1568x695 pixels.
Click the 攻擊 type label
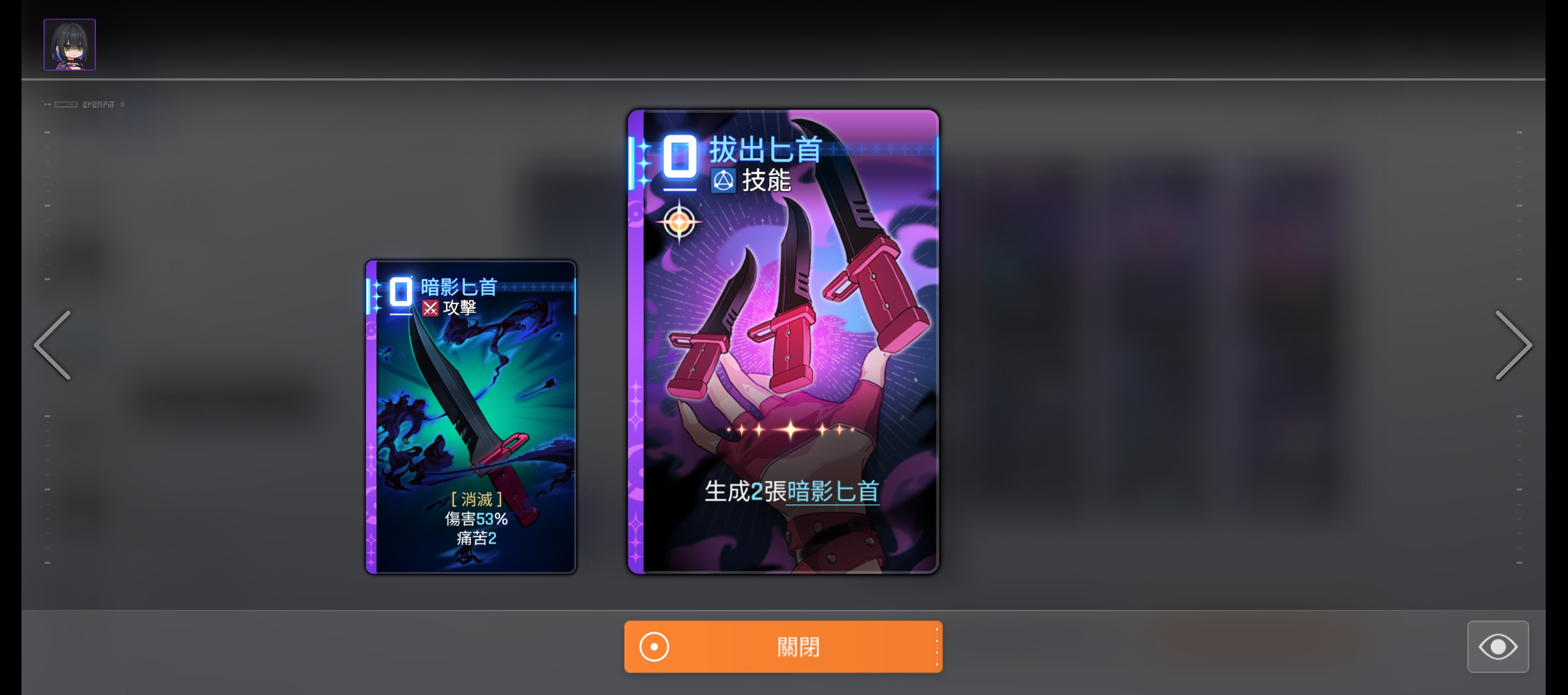(461, 308)
